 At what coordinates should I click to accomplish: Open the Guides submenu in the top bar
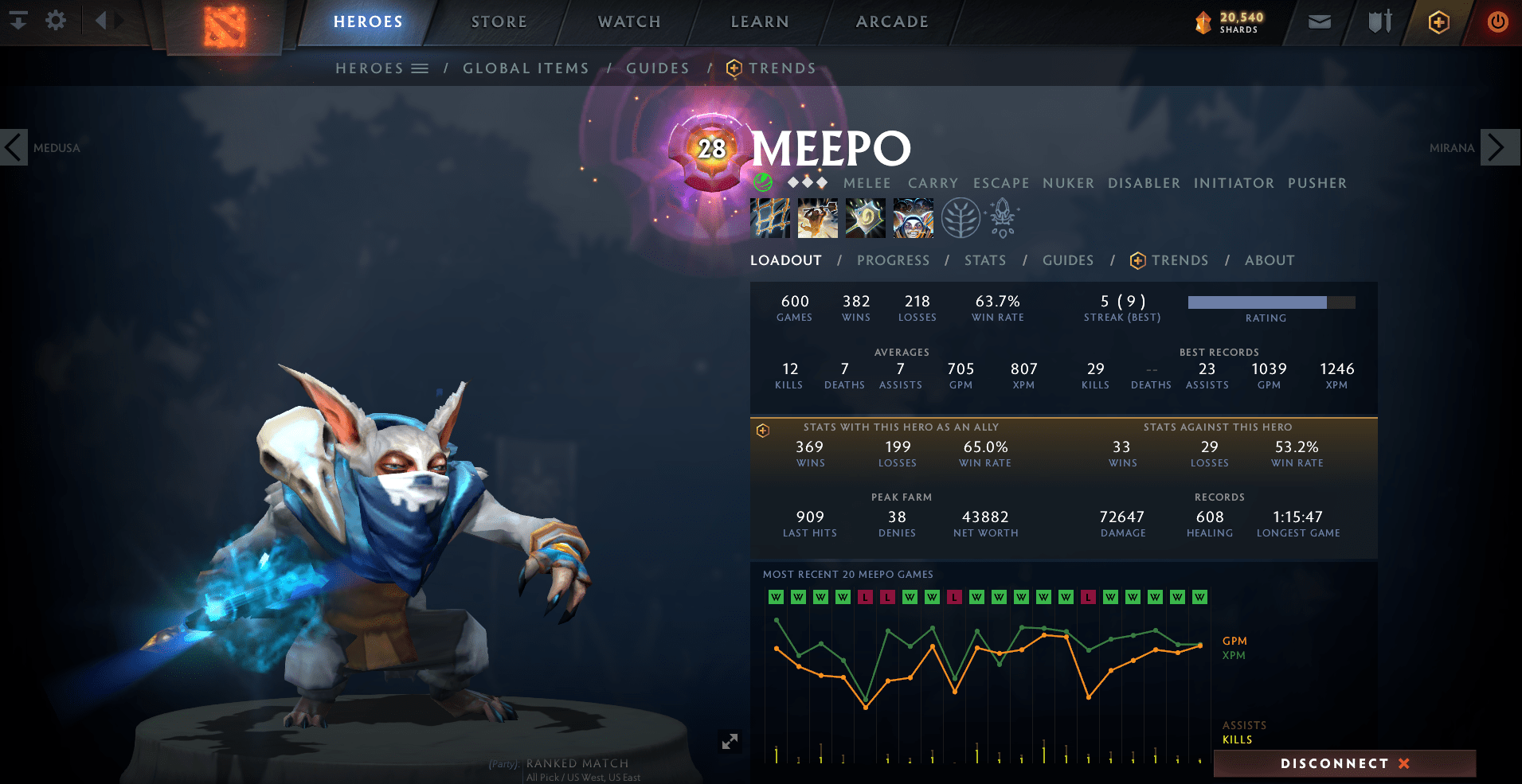[658, 68]
